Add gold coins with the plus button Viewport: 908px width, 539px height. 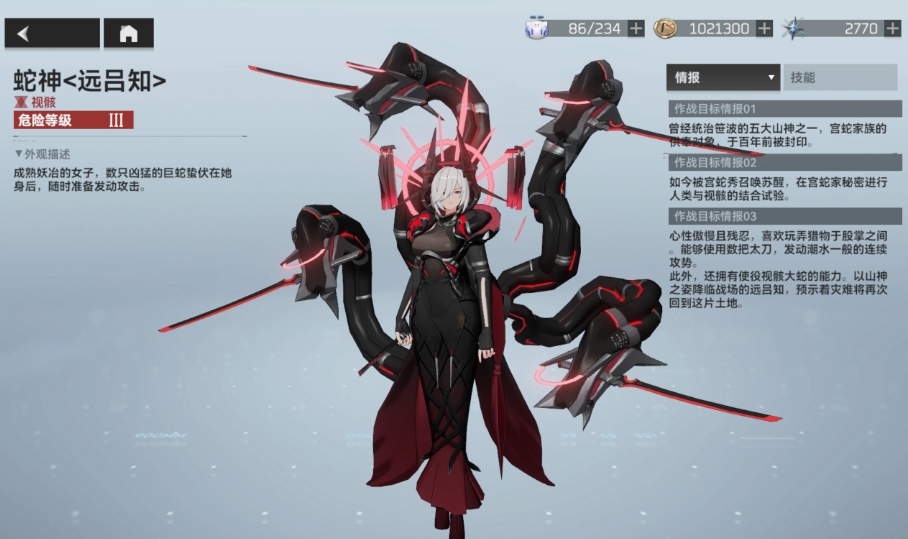coord(765,29)
